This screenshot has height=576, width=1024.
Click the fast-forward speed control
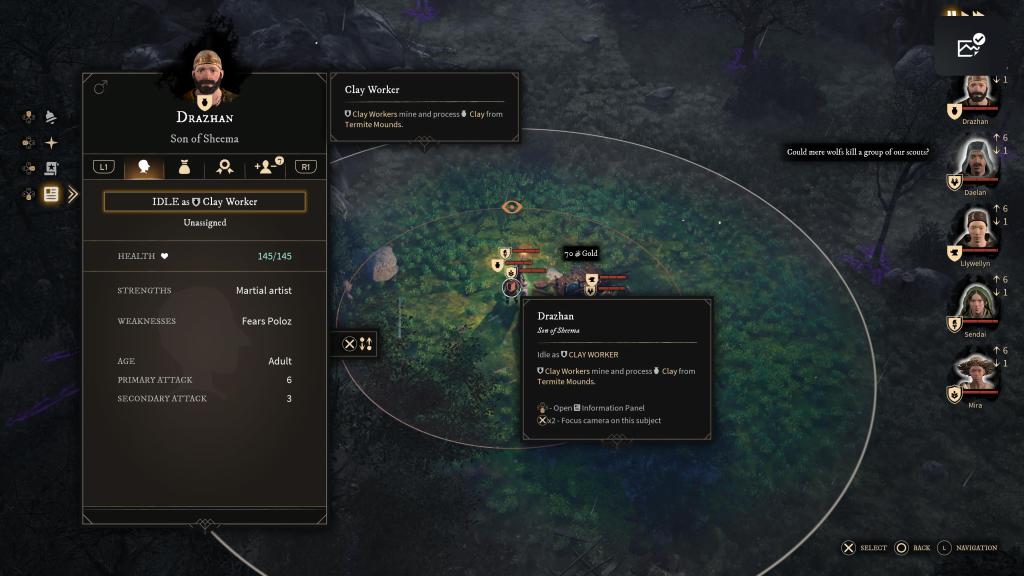[x=976, y=14]
